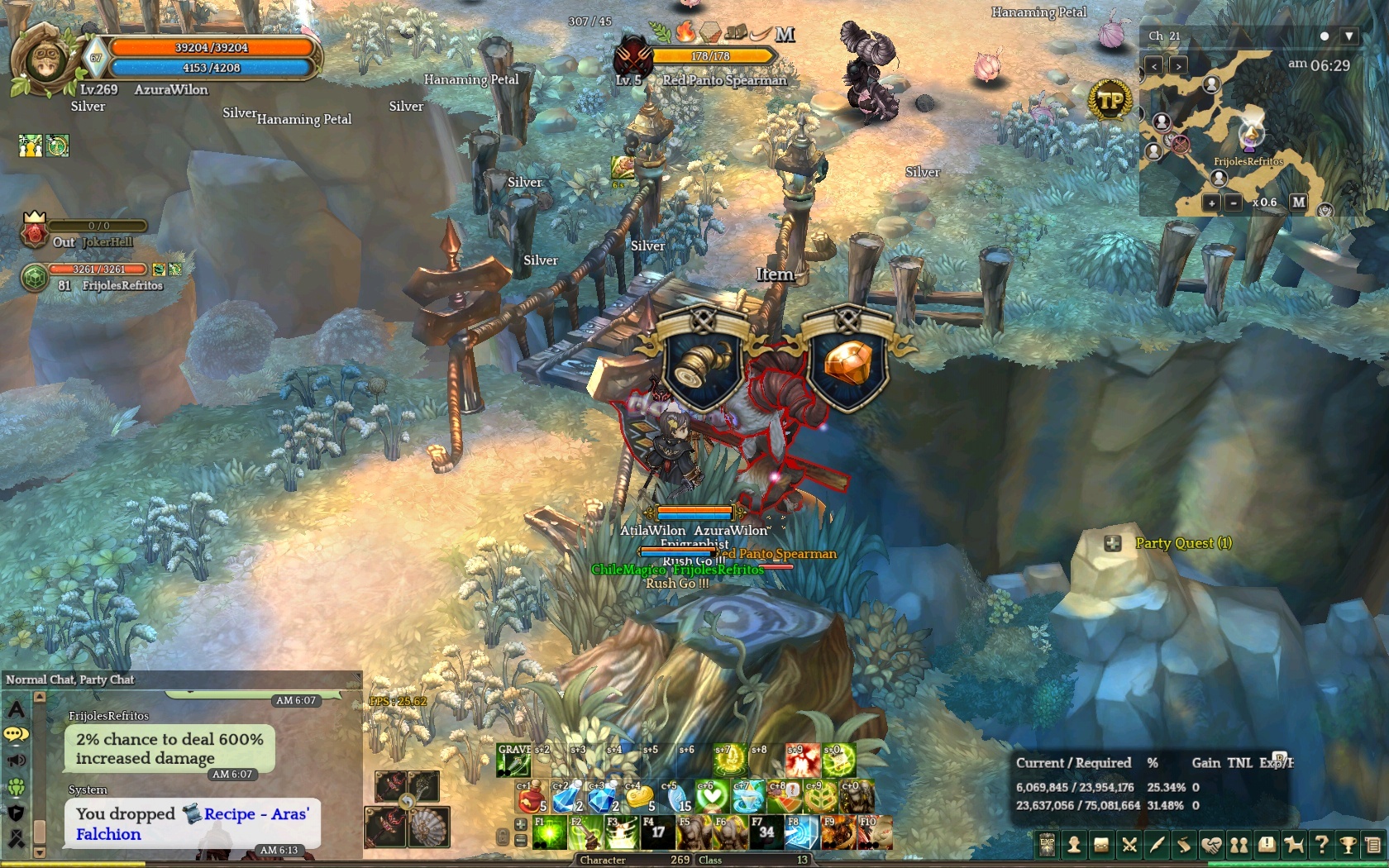Zoom out the minimap with minus button
The image size is (1389, 868).
point(1233,203)
